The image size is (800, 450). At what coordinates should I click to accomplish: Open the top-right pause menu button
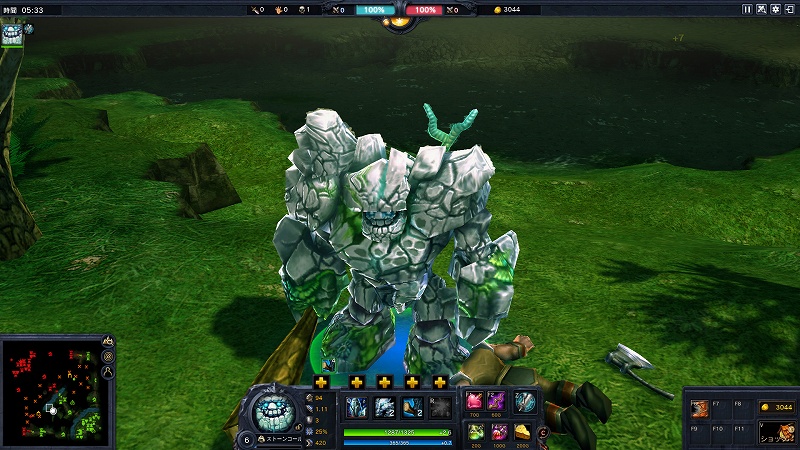(x=746, y=9)
